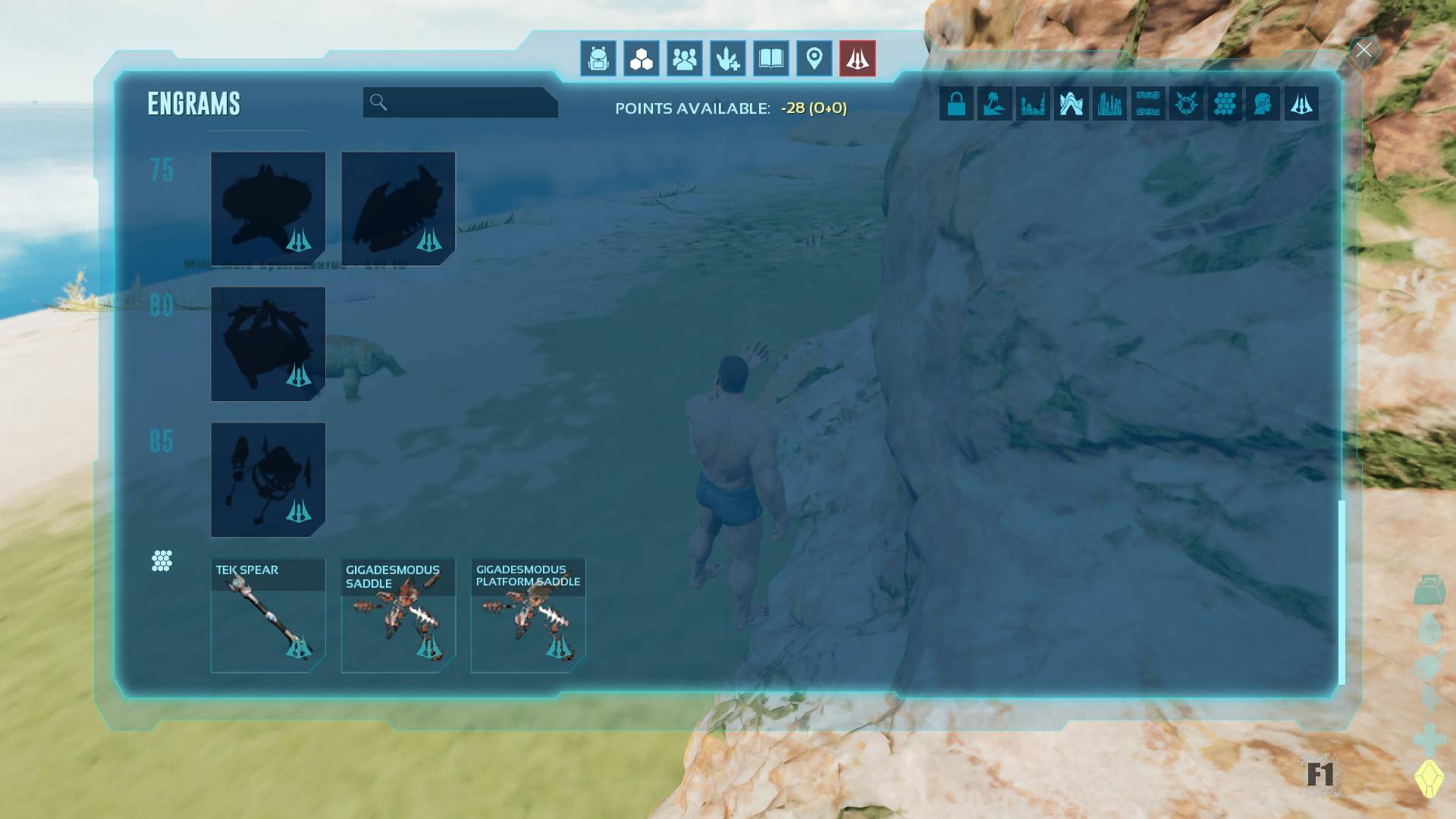Click the engram list scrollbar
Screen dimensions: 1456x819
pyautogui.click(x=1341, y=591)
